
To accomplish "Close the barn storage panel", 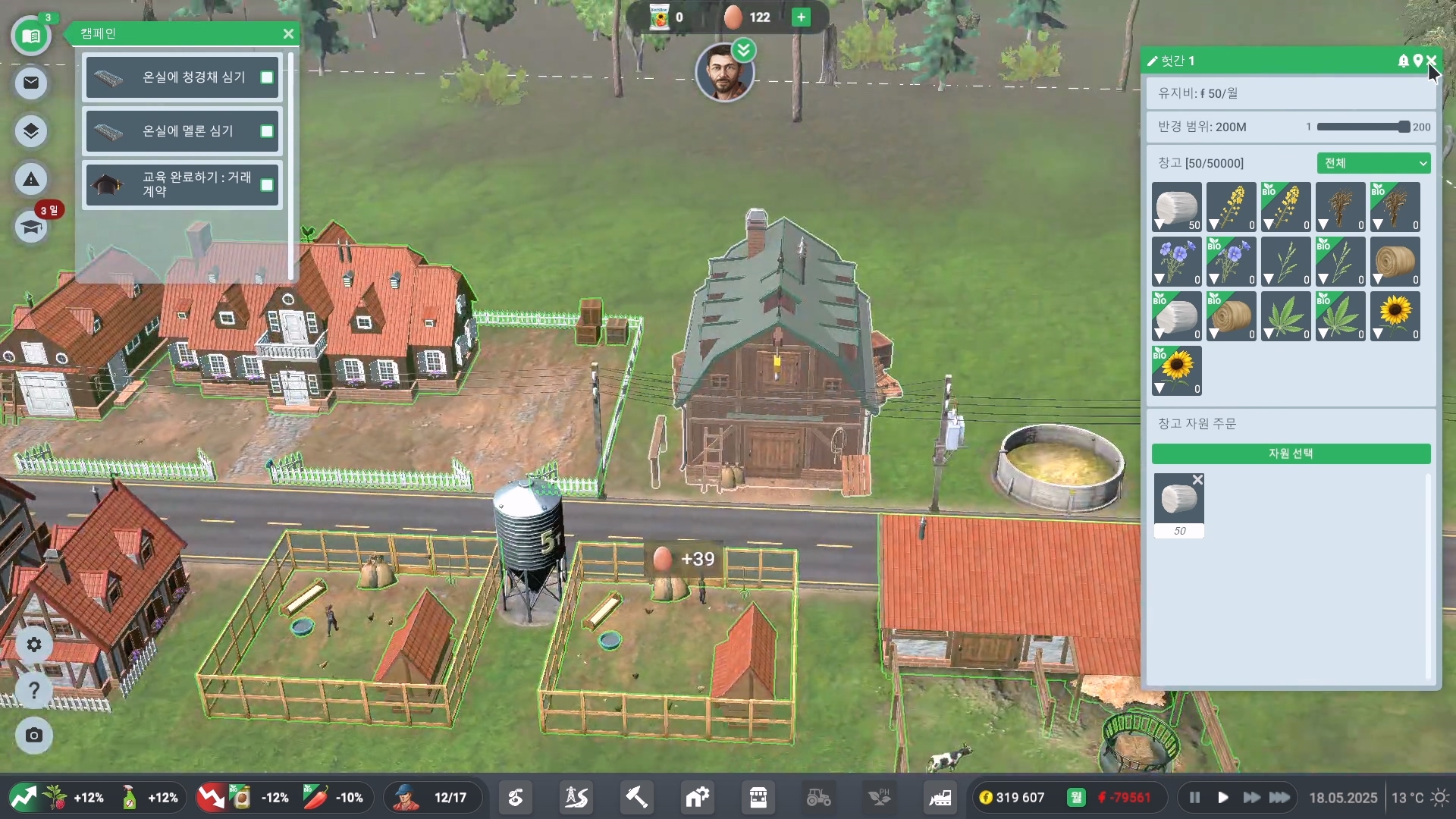I will 1432,61.
